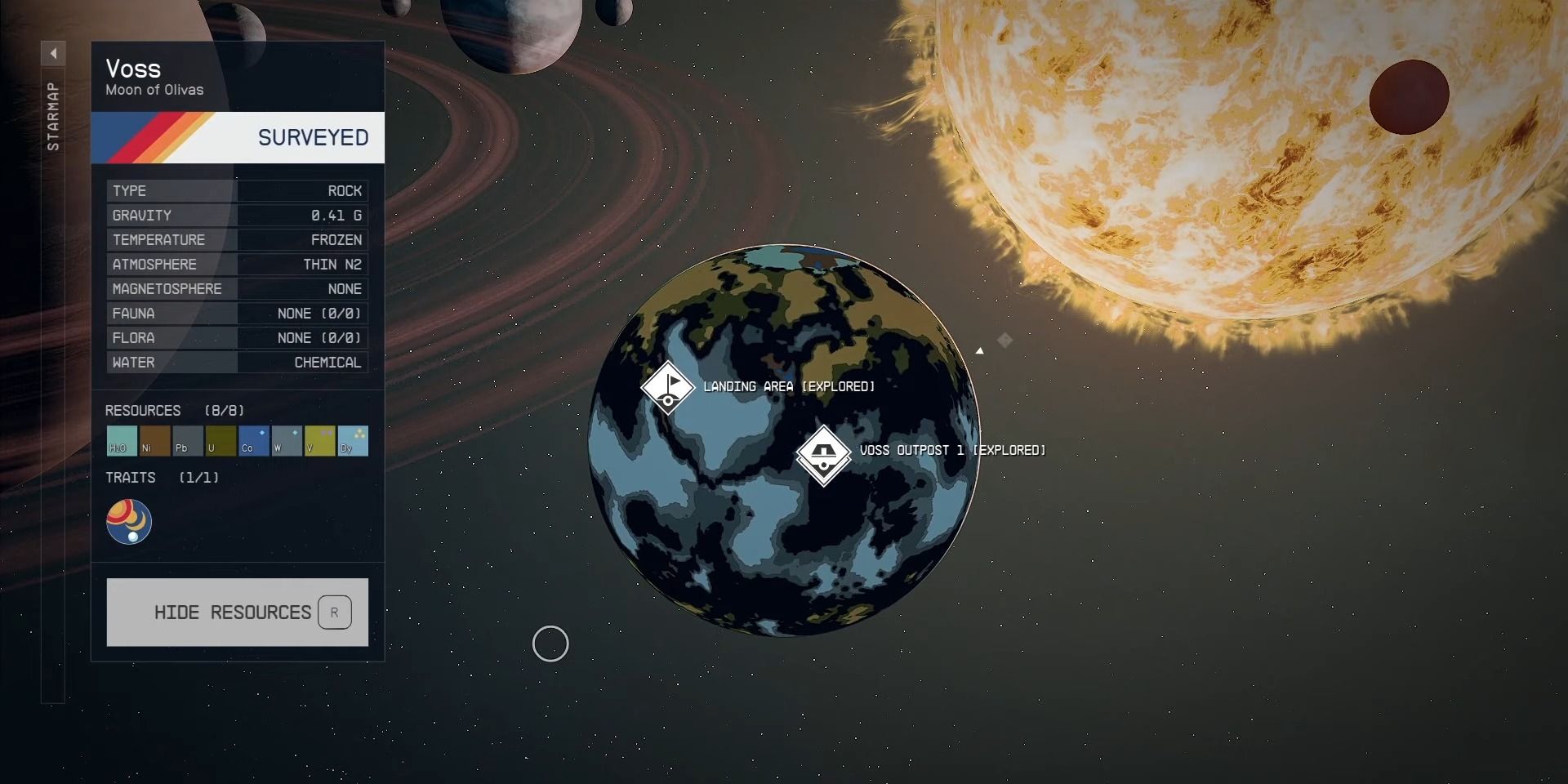Click the R keybind indicator on Hide Resources
1568x784 pixels.
pyautogui.click(x=335, y=612)
